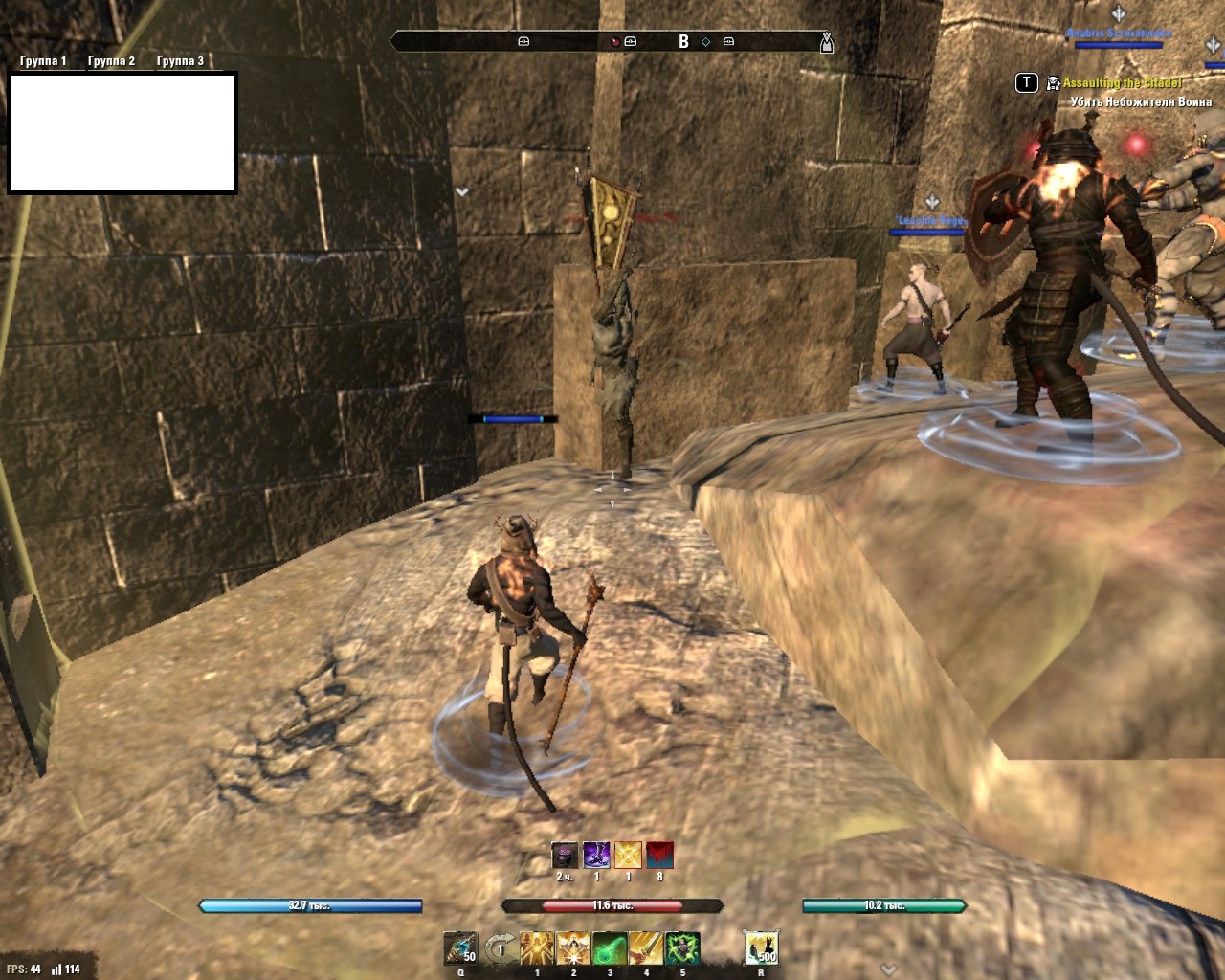Use the quickslot item with 50 charges
Viewport: 1225px width, 980px height.
tap(460, 948)
